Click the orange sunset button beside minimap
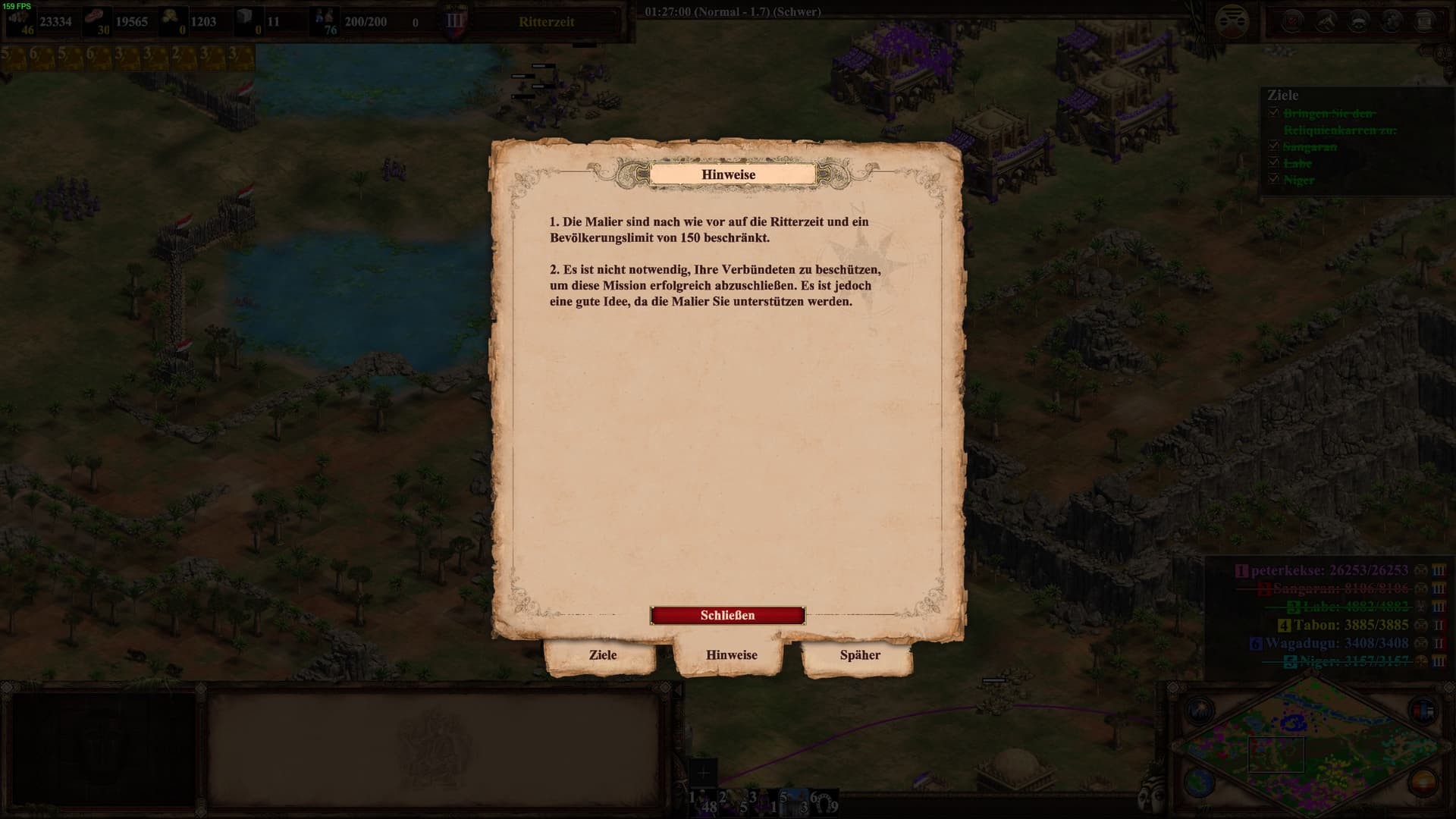Viewport: 1456px width, 819px height. pos(1422,781)
